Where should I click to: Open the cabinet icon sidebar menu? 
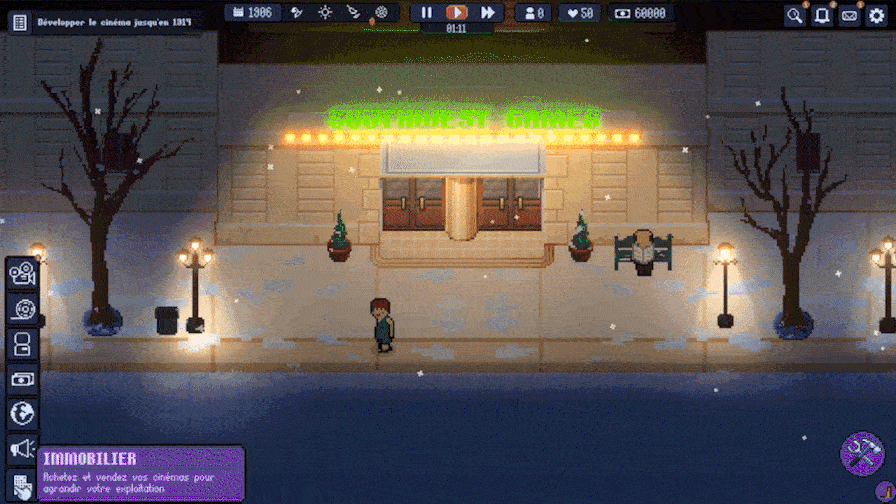(22, 345)
